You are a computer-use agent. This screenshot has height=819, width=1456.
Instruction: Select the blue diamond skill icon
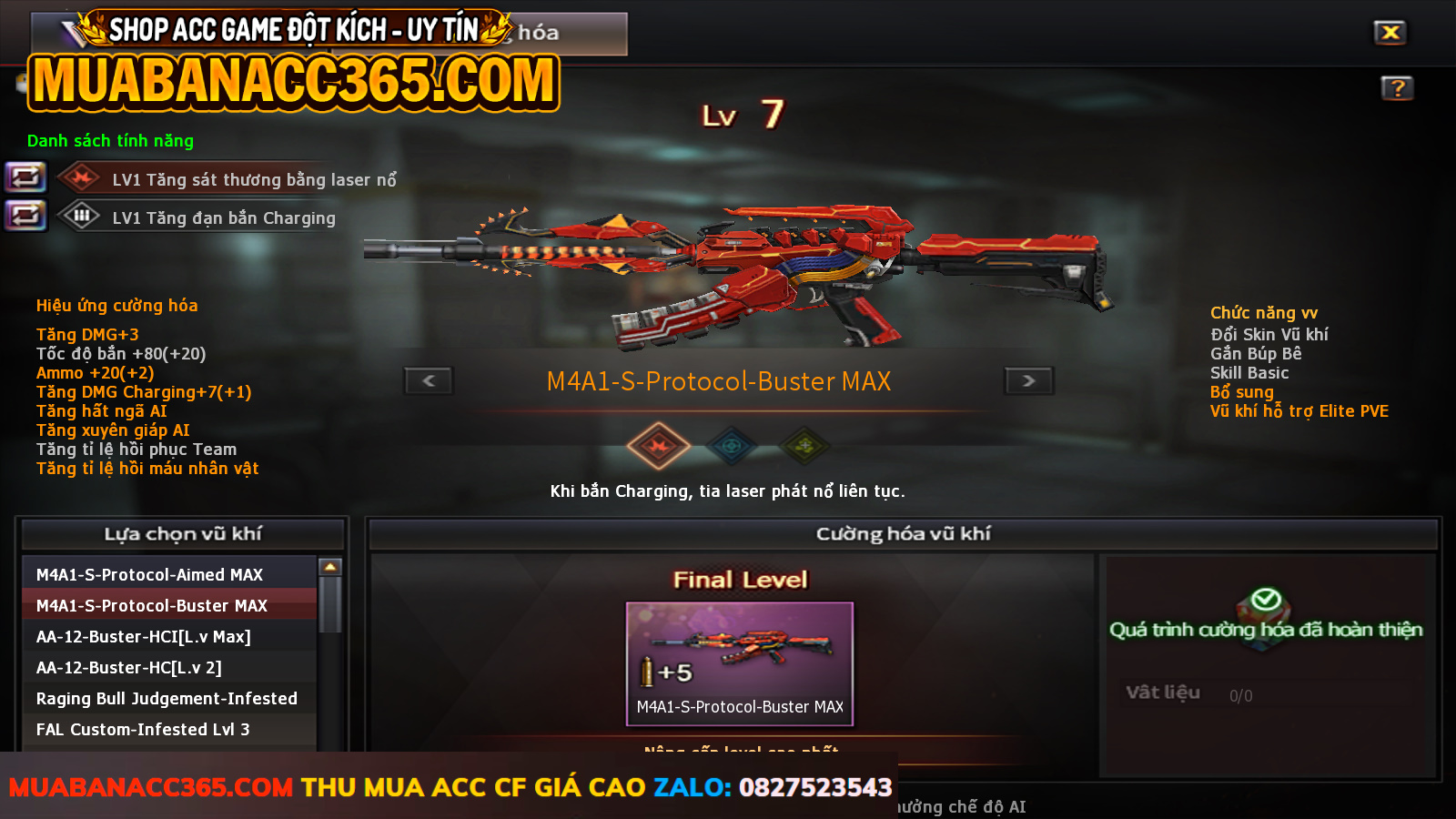click(x=732, y=446)
